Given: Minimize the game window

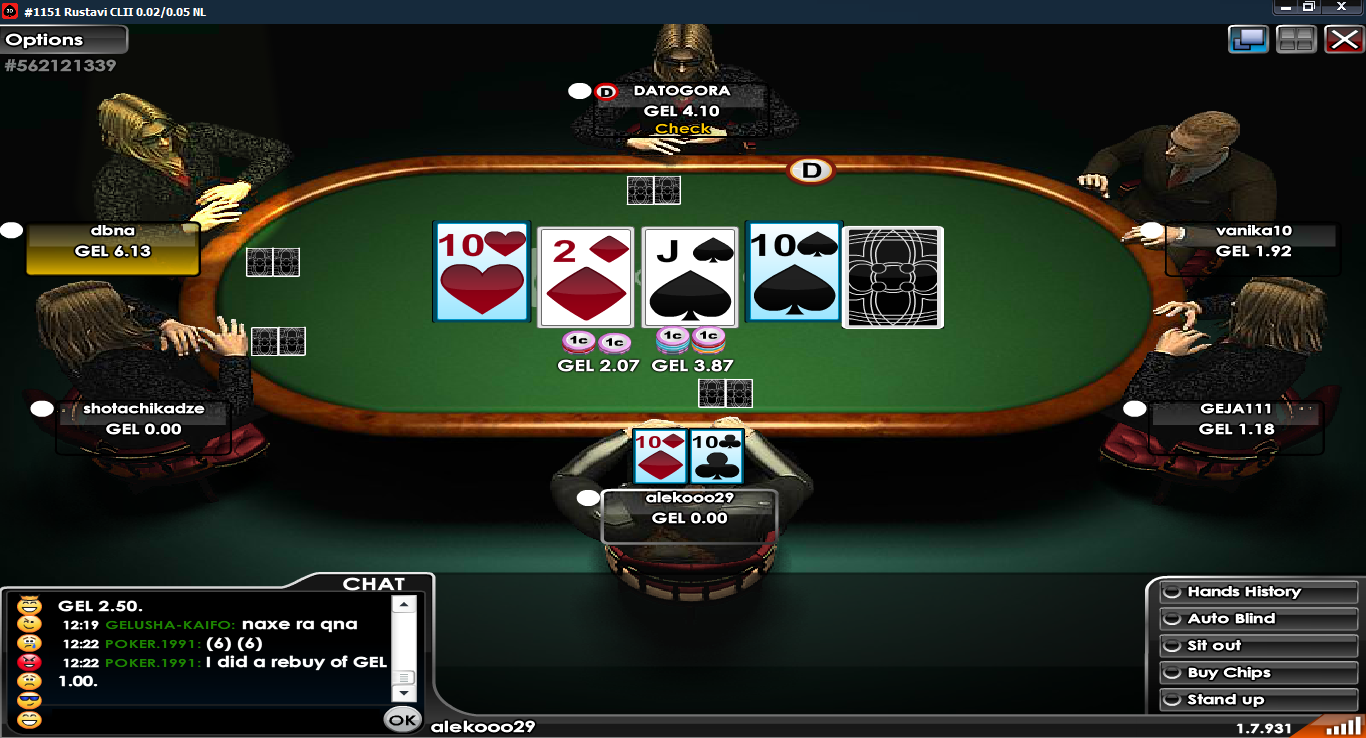Looking at the screenshot, I should (x=1285, y=7).
